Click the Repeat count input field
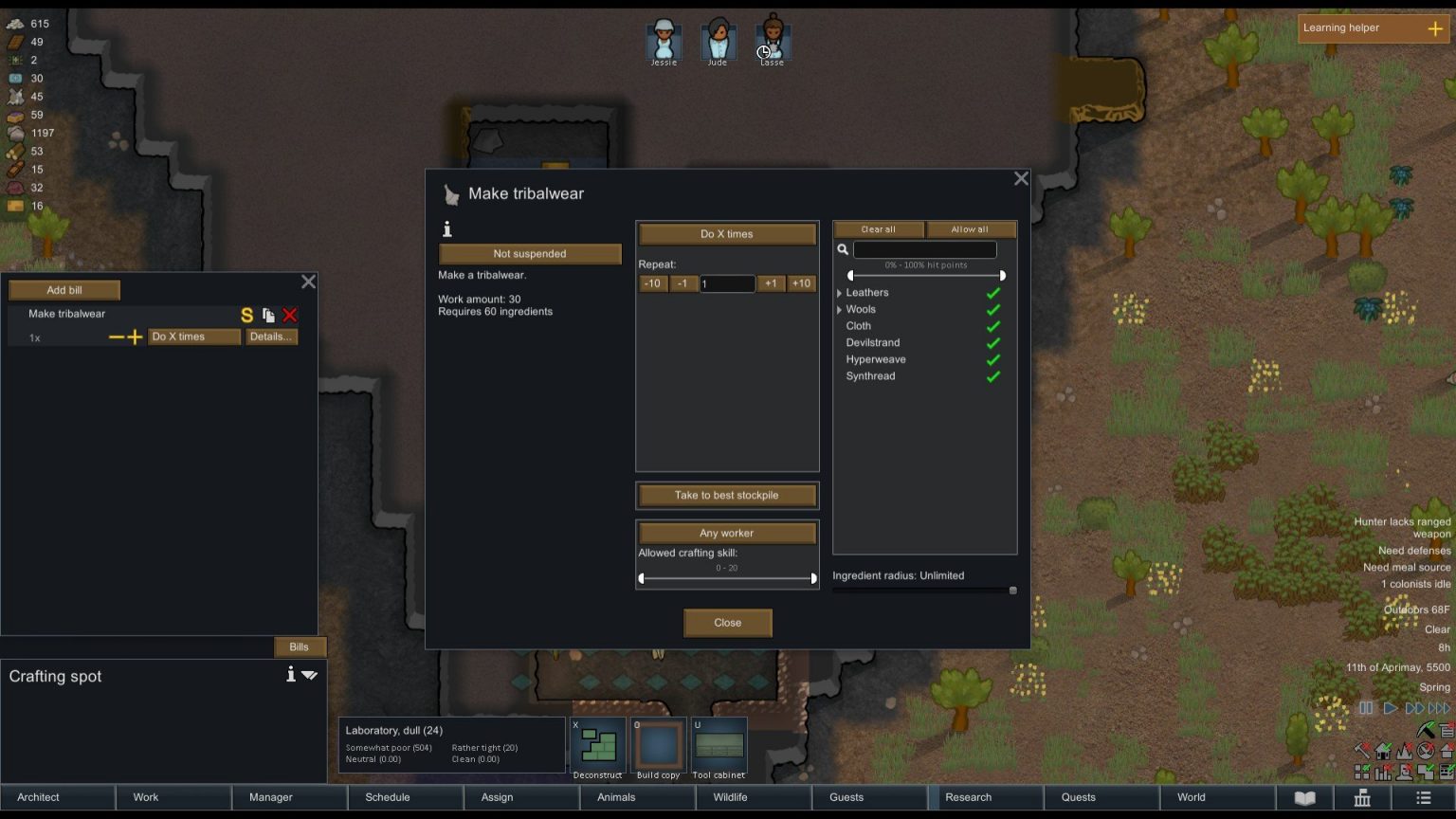 [x=727, y=283]
